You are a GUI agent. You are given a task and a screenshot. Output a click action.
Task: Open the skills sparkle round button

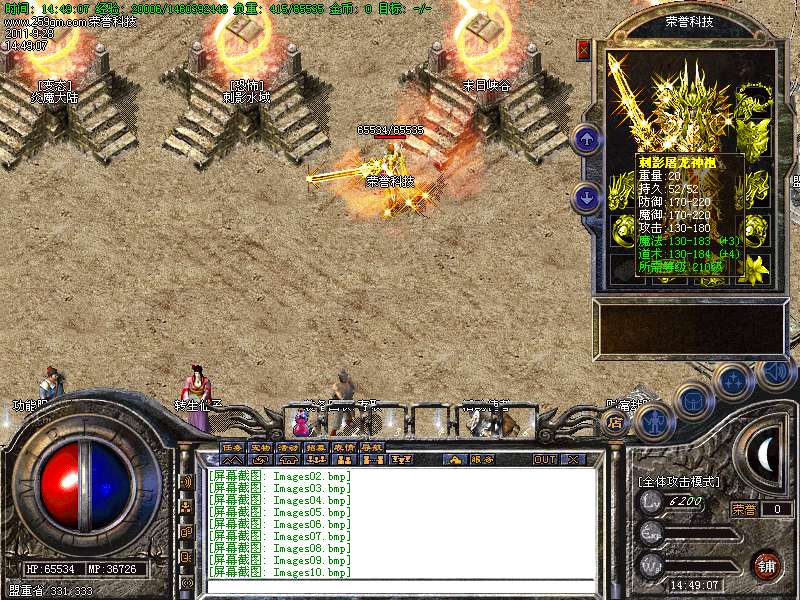pyautogui.click(x=735, y=381)
